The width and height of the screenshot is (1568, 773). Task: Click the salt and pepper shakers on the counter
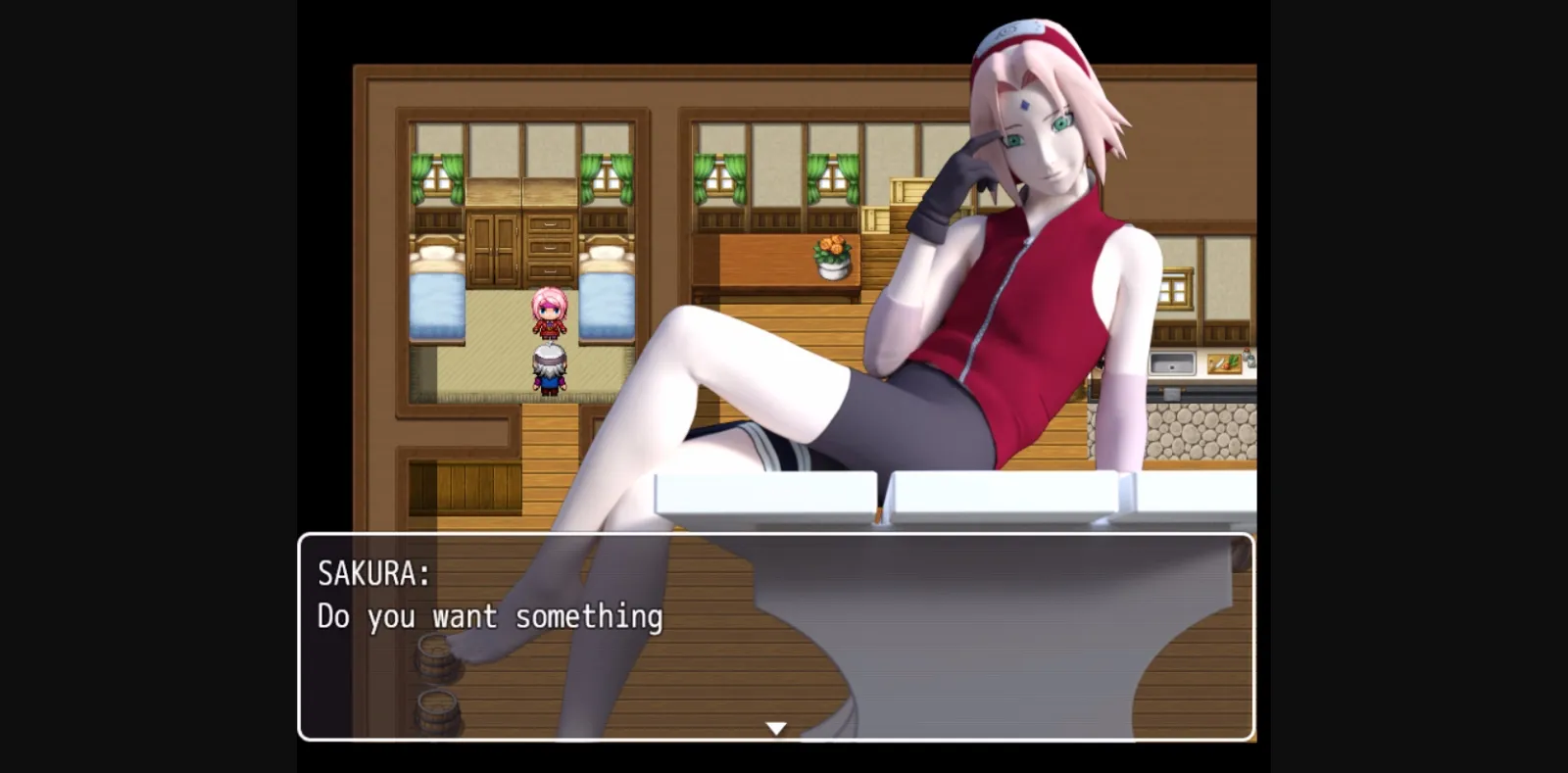tap(1250, 358)
